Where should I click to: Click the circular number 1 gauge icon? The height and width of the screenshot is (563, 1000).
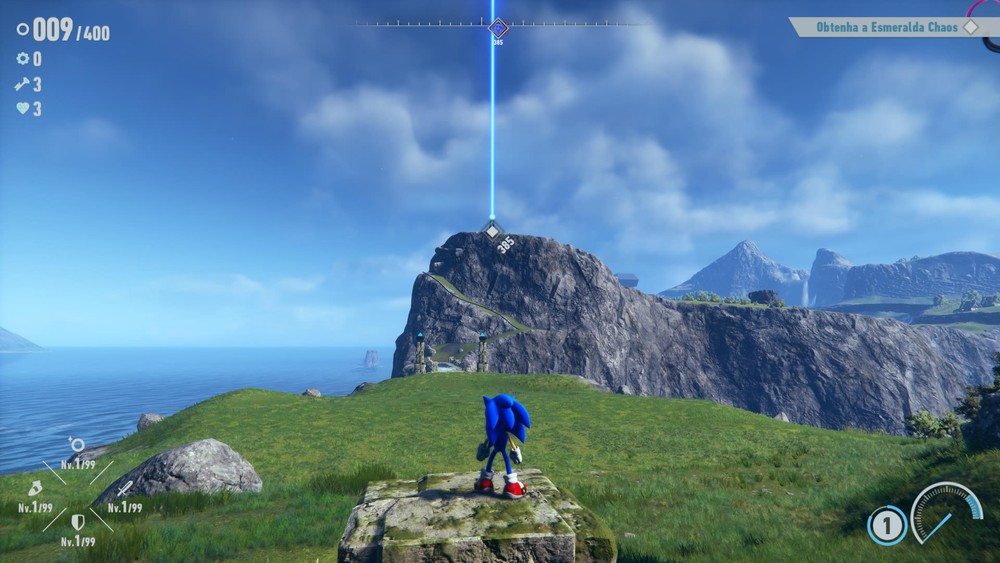pos(886,525)
